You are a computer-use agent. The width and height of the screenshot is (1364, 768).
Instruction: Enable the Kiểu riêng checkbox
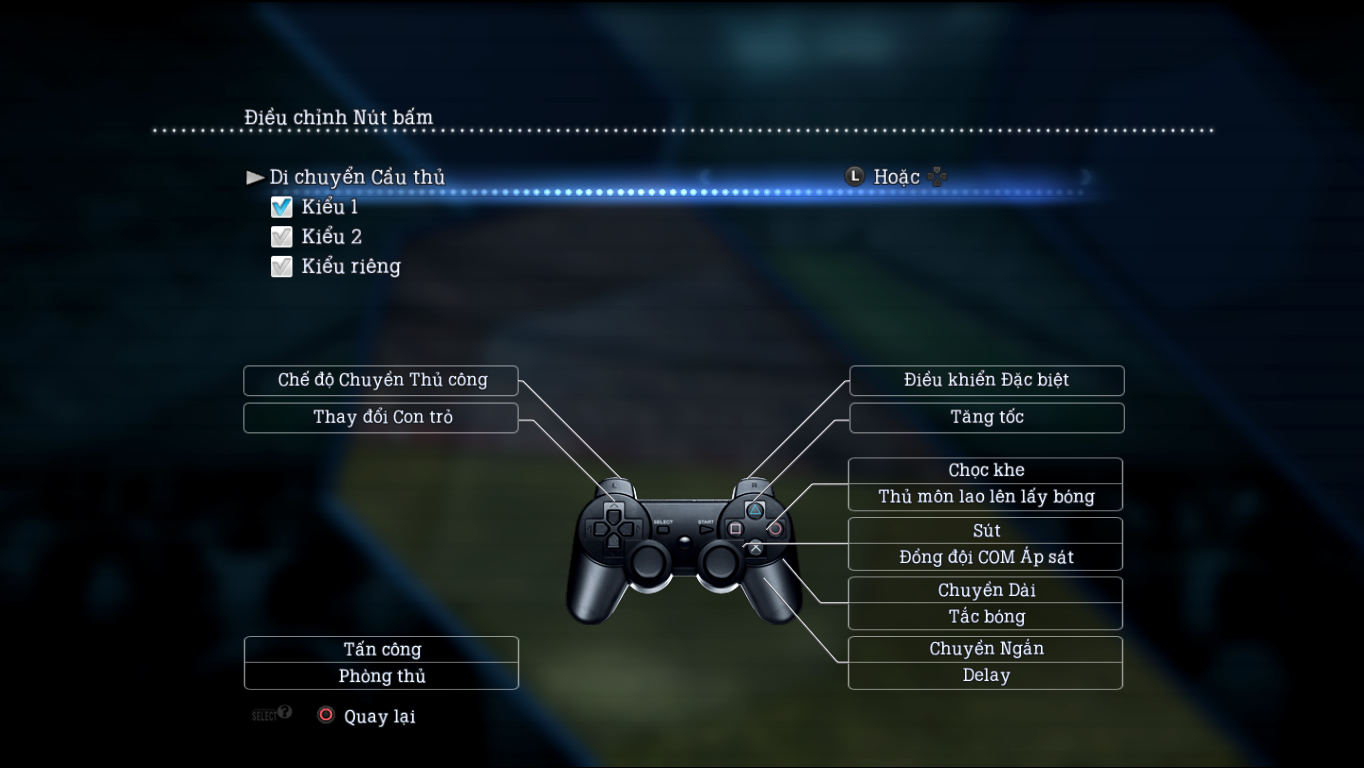(281, 266)
